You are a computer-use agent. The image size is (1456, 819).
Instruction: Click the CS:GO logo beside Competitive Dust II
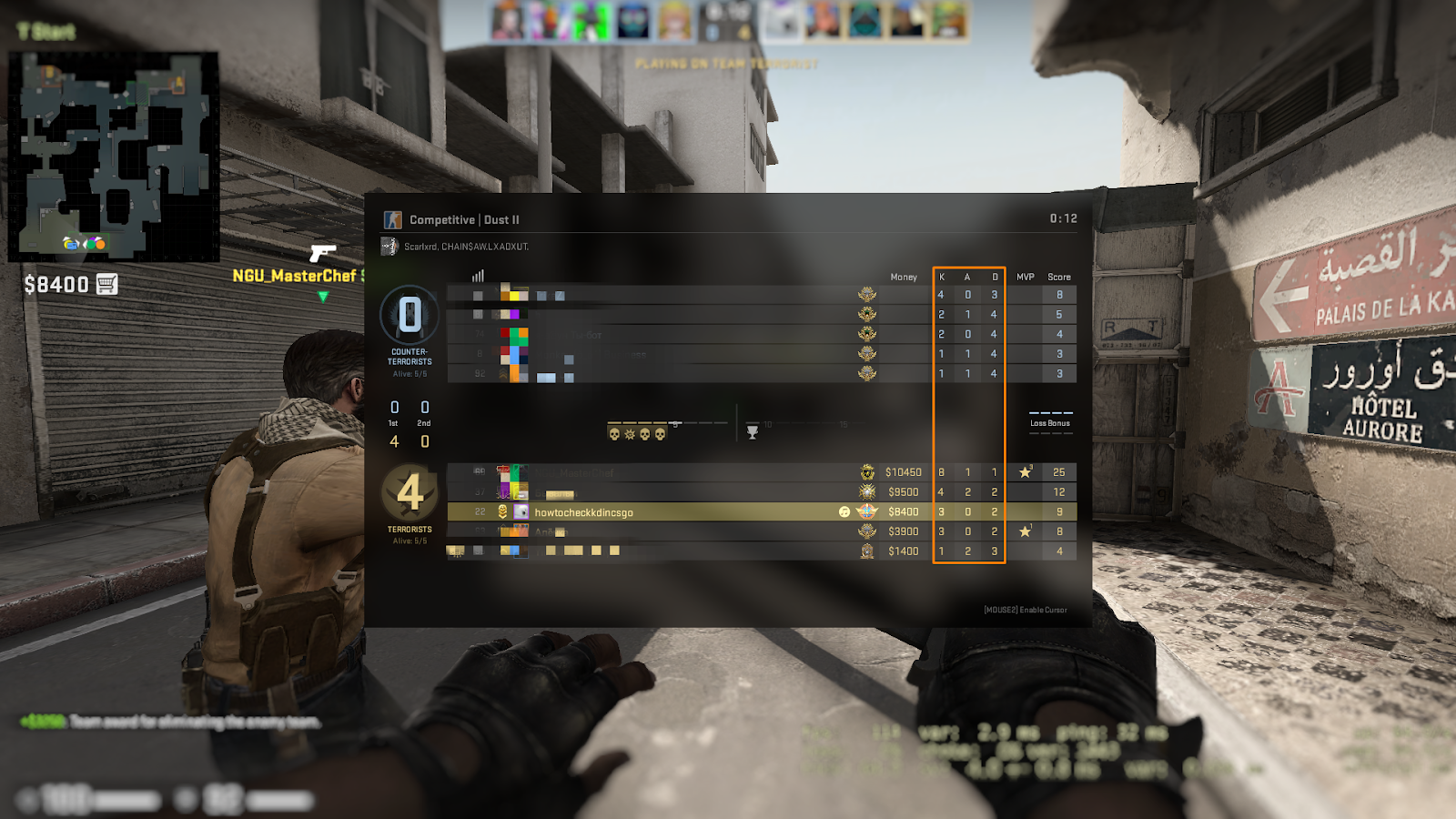pyautogui.click(x=393, y=219)
